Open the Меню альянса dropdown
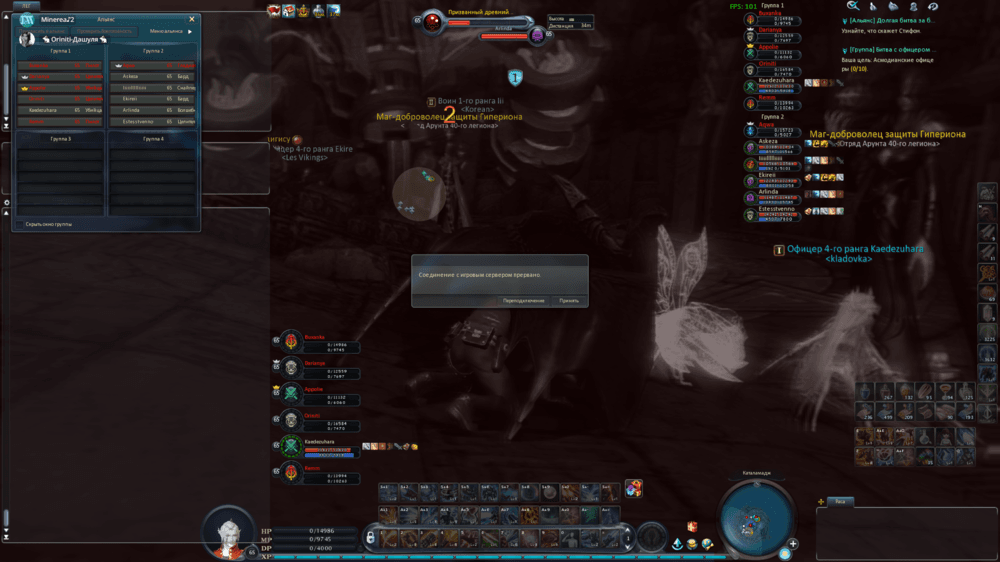The height and width of the screenshot is (562, 1000). coord(169,31)
